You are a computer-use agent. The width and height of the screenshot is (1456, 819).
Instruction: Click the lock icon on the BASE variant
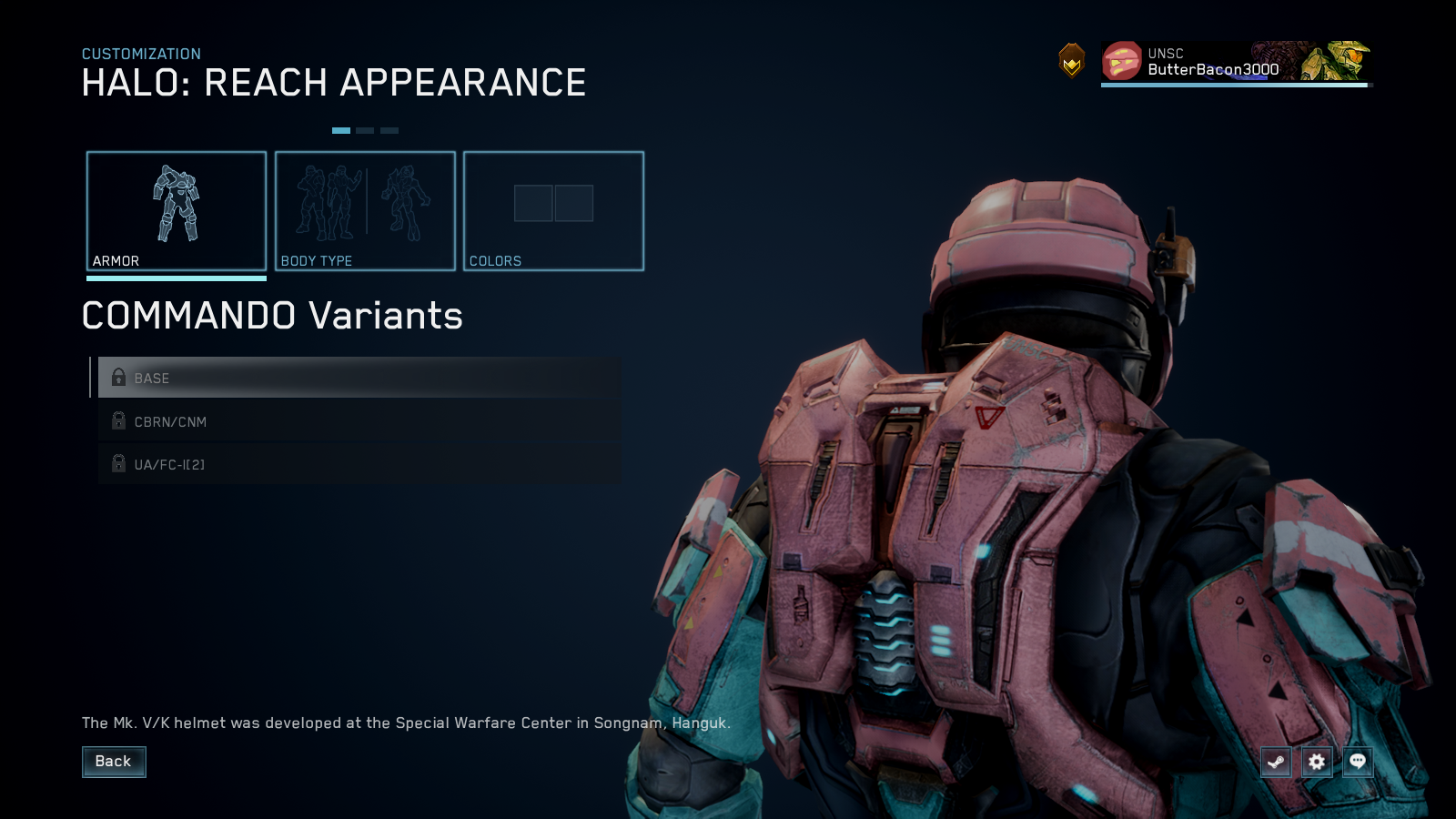(118, 378)
